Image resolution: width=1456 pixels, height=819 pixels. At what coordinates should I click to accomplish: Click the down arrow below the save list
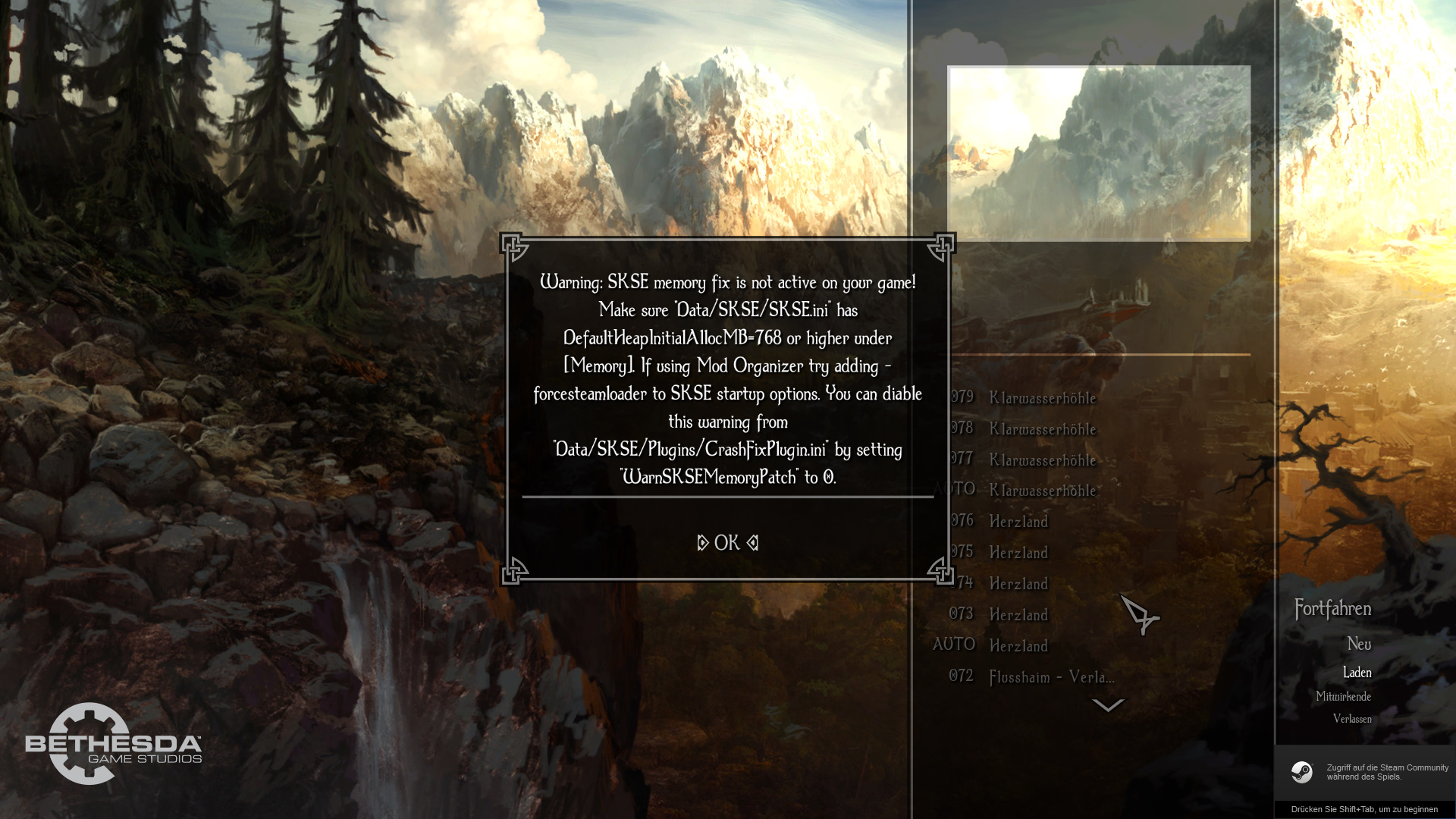[1107, 706]
